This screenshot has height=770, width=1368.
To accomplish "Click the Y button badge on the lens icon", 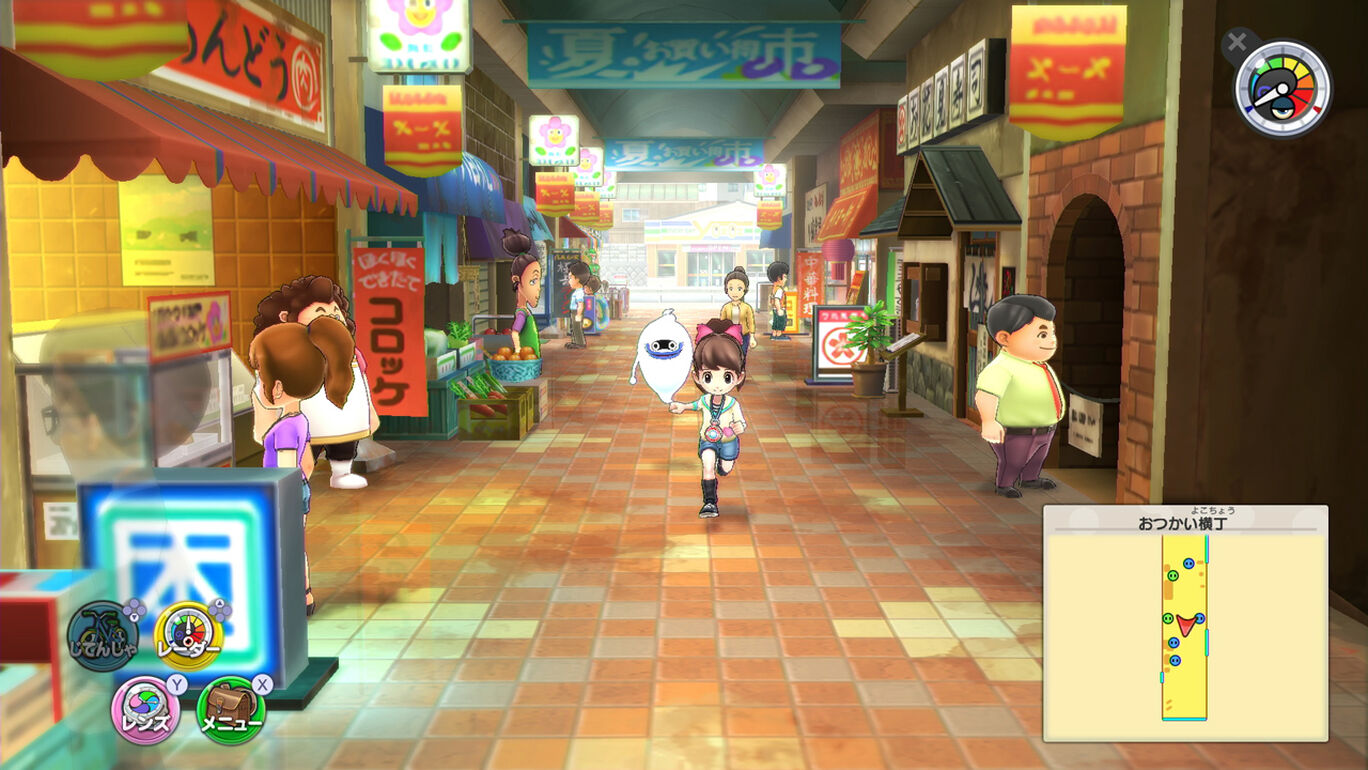I will [176, 684].
